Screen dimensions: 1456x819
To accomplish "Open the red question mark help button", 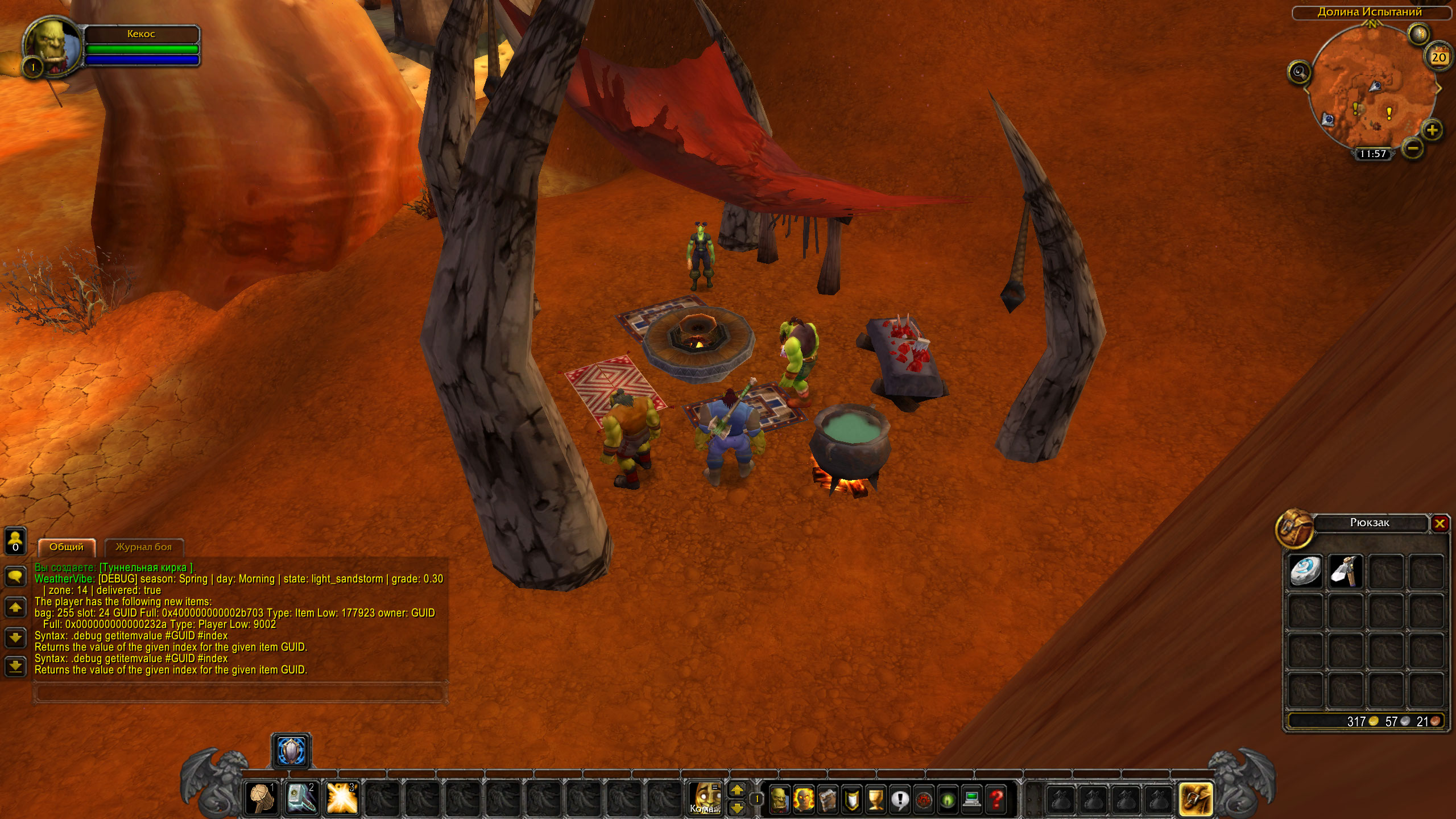I will 996,800.
